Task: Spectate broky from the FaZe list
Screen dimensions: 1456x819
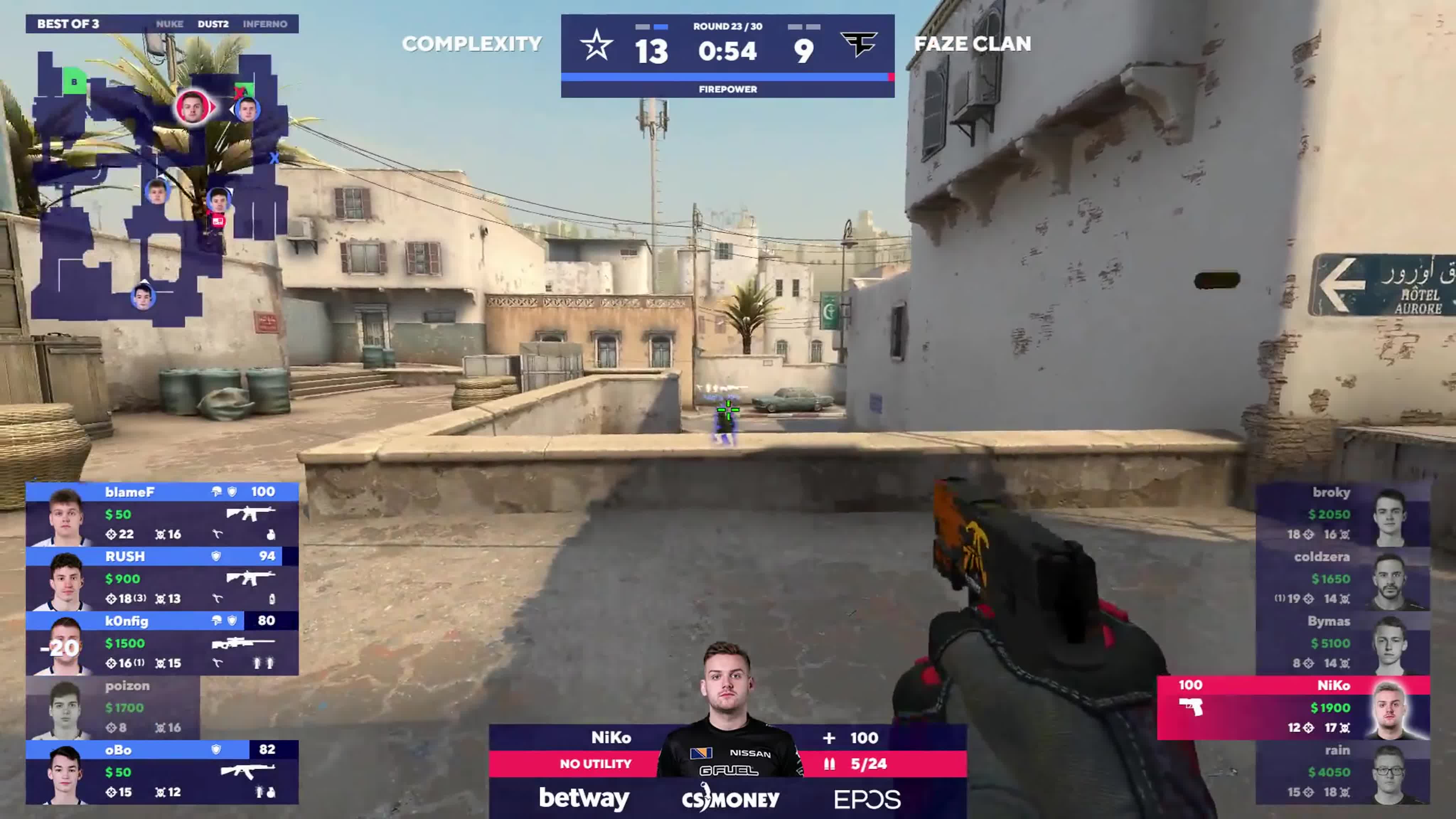Action: tap(1343, 514)
